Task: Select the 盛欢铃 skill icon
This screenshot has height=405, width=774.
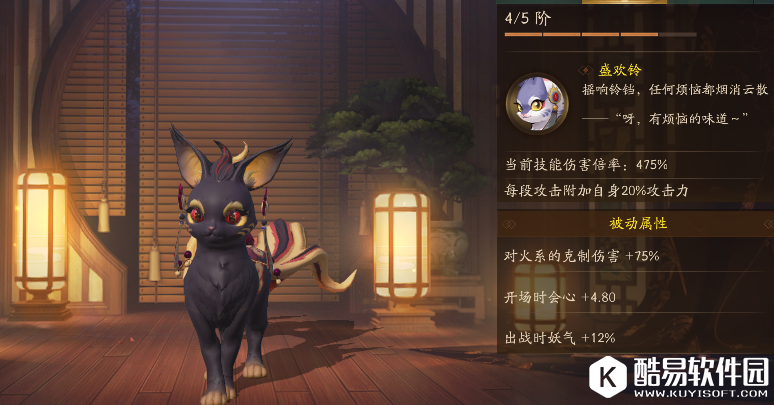Action: [538, 102]
